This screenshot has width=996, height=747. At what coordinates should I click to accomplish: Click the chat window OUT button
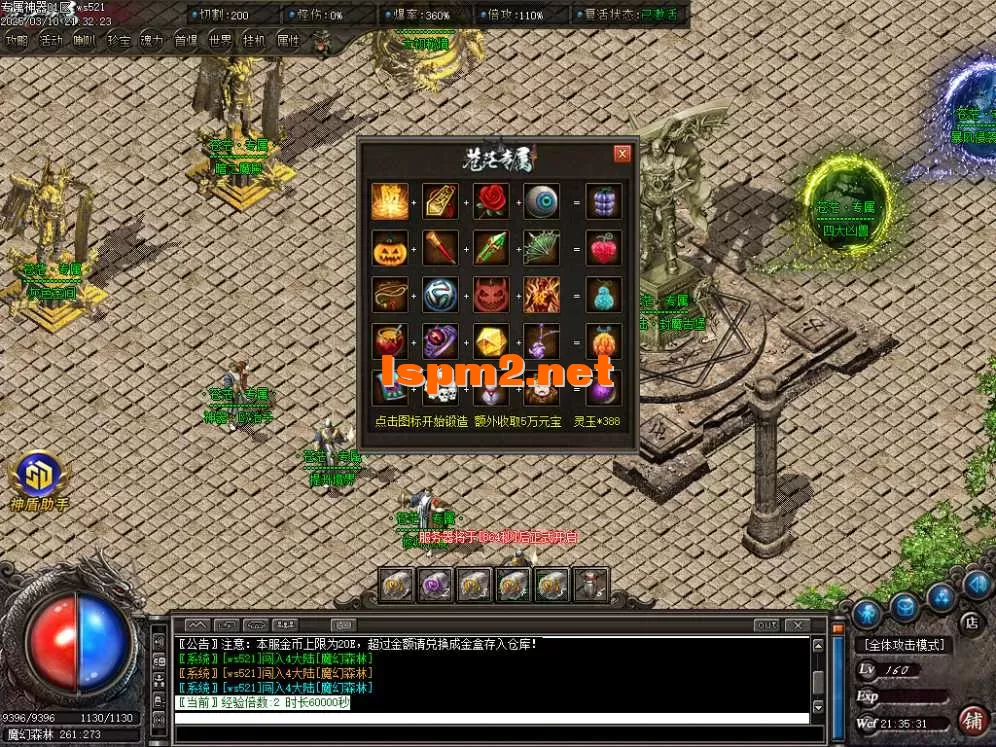coord(766,625)
